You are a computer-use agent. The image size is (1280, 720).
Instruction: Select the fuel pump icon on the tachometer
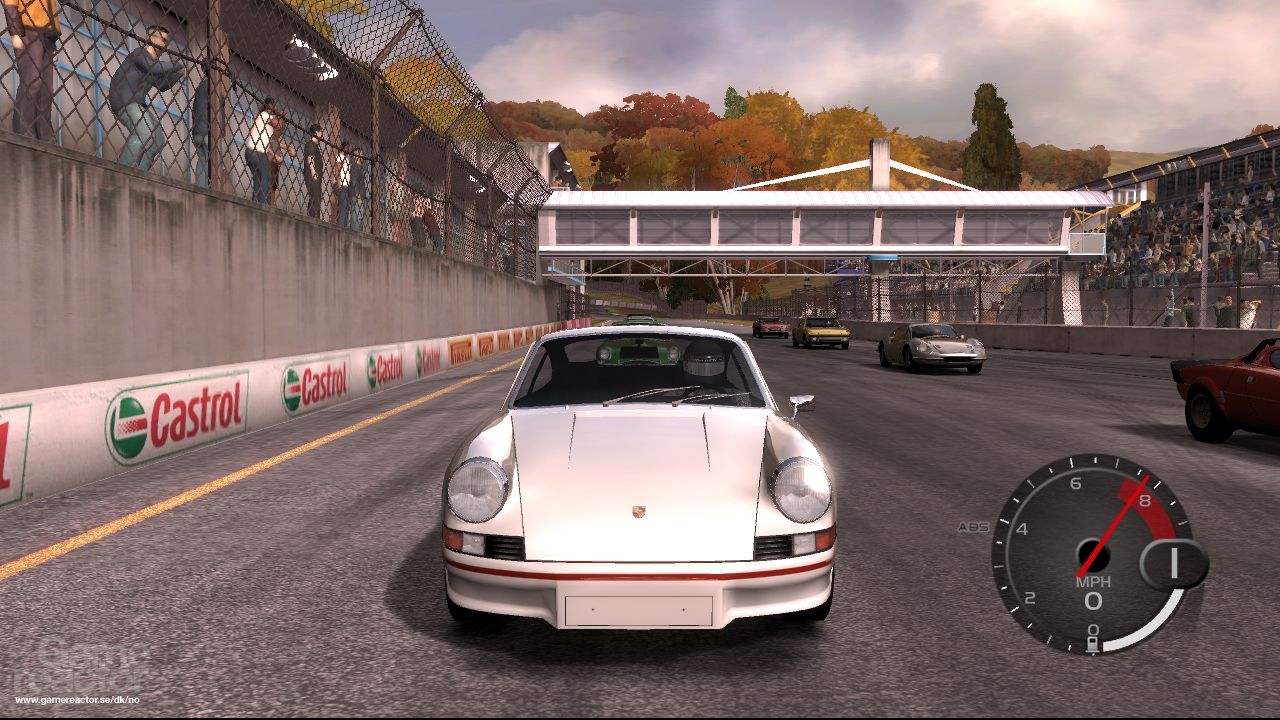point(1092,642)
